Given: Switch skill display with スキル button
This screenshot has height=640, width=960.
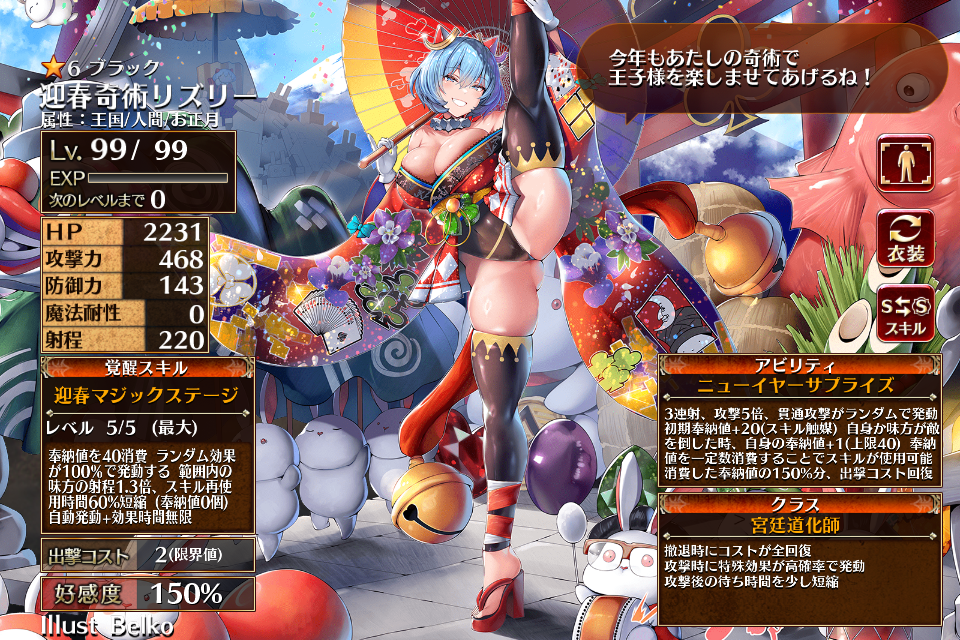Looking at the screenshot, I should pyautogui.click(x=906, y=313).
